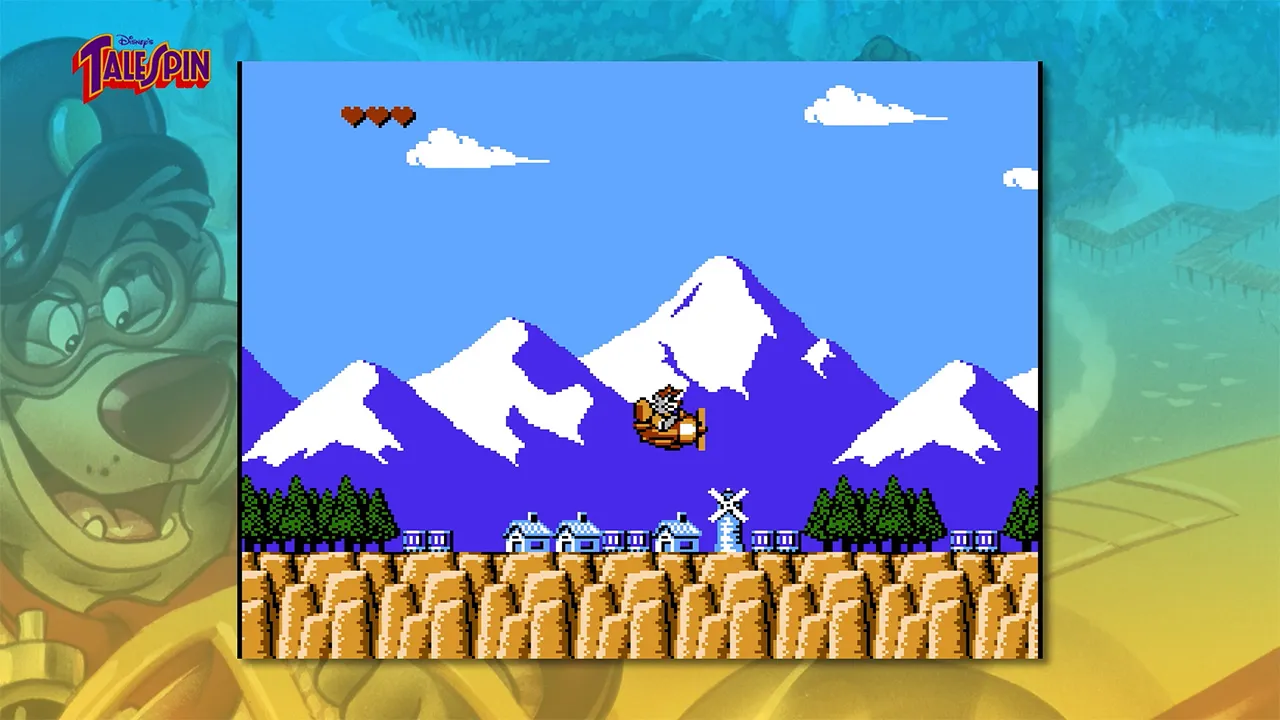Click the rightmost heart icon
The width and height of the screenshot is (1280, 720).
402,115
